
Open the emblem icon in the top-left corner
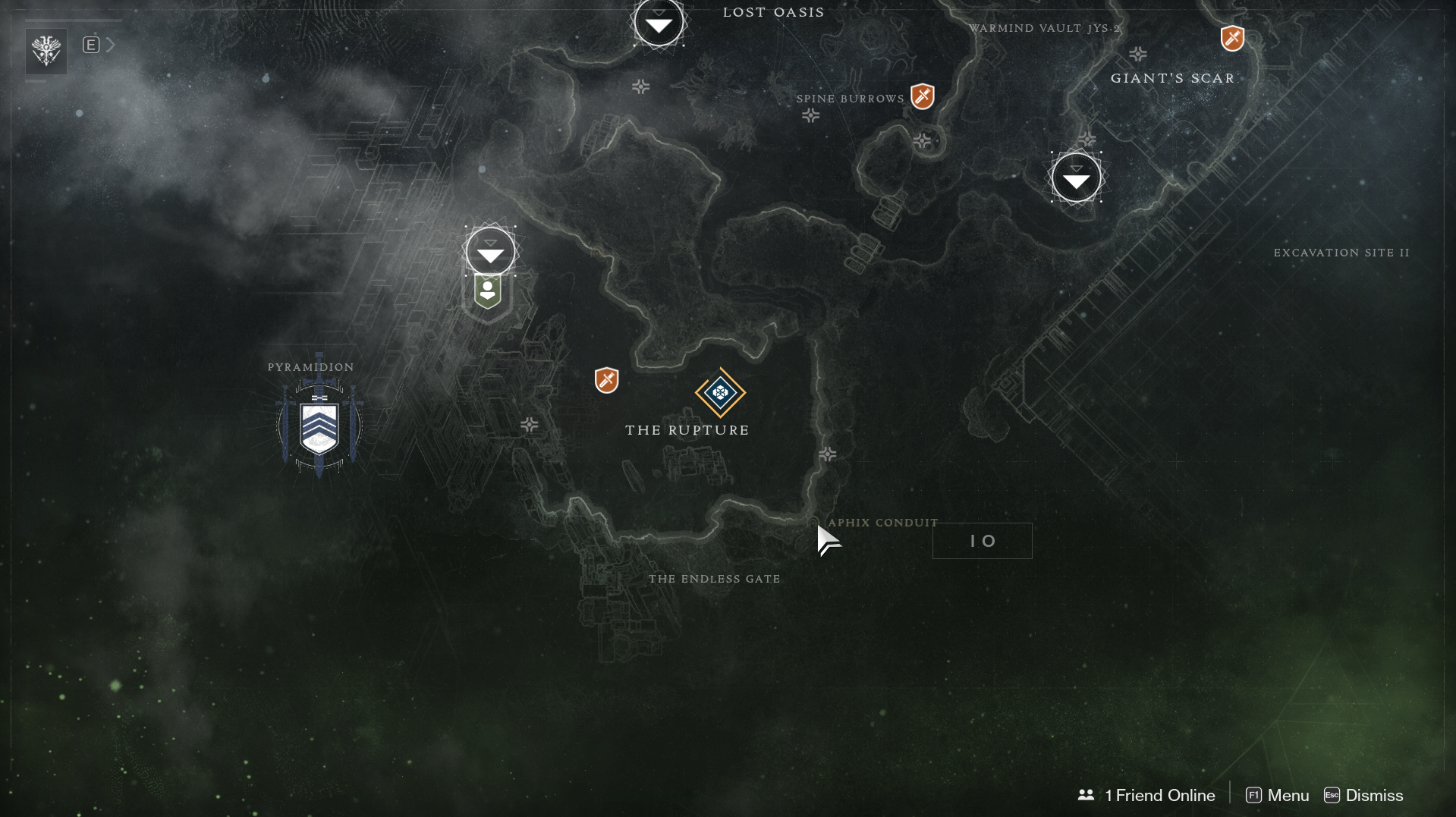46,51
